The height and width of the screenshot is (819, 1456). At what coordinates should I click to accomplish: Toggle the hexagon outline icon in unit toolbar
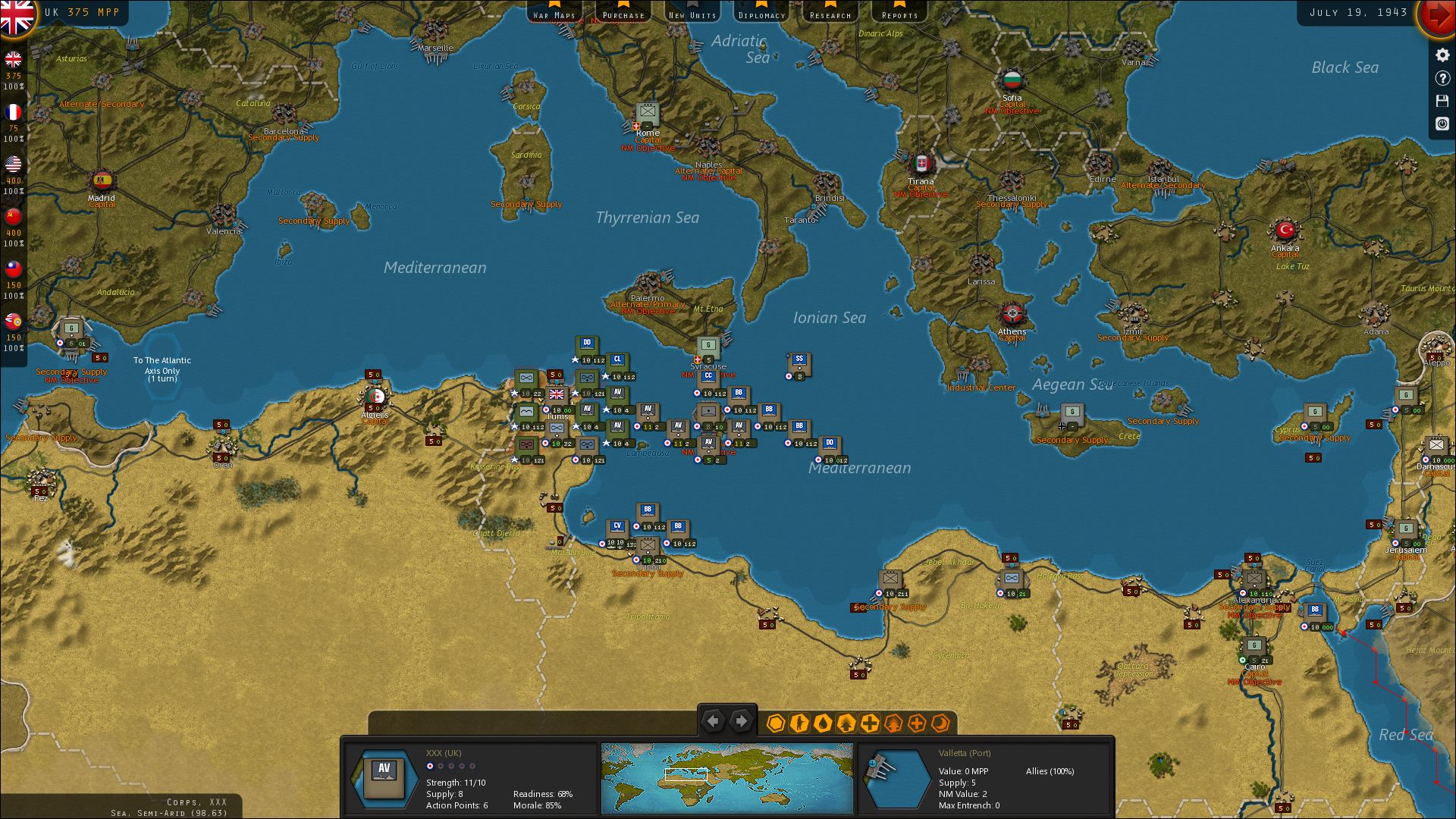[x=776, y=724]
